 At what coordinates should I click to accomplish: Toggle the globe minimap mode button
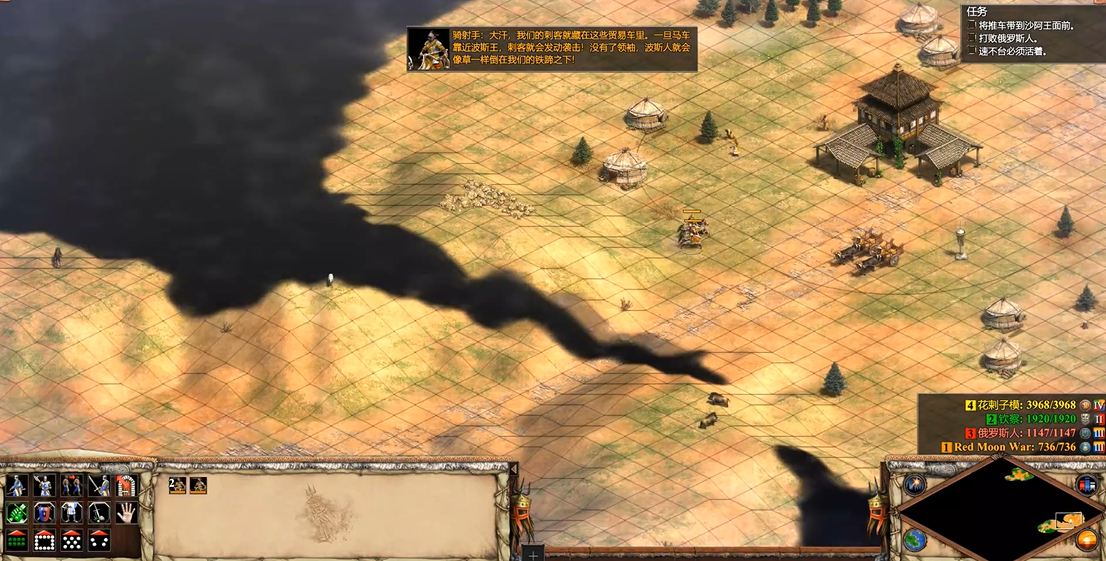click(x=915, y=540)
